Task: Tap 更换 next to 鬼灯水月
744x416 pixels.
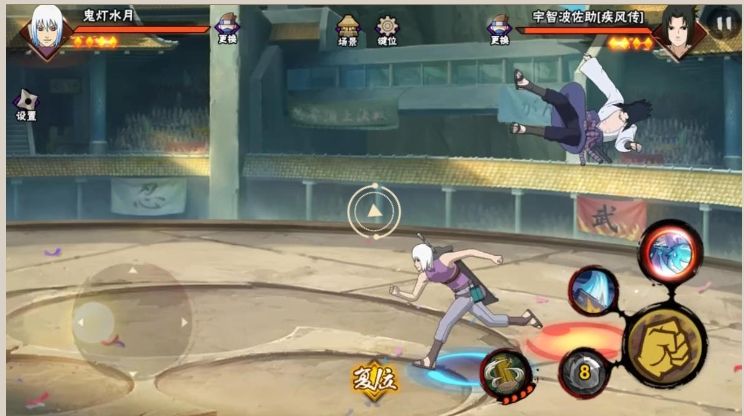Action: [229, 28]
